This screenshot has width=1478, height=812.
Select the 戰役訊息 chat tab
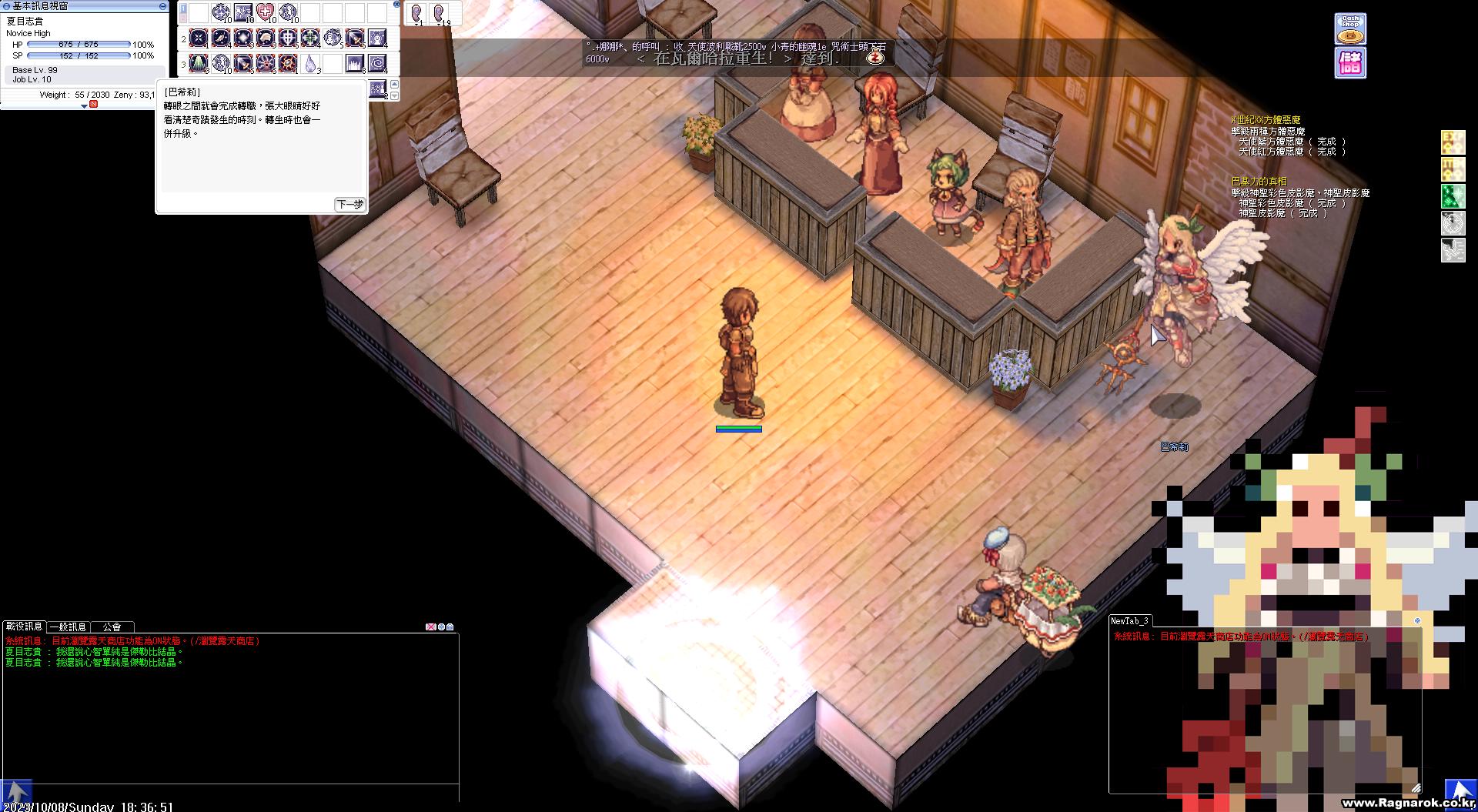[24, 627]
